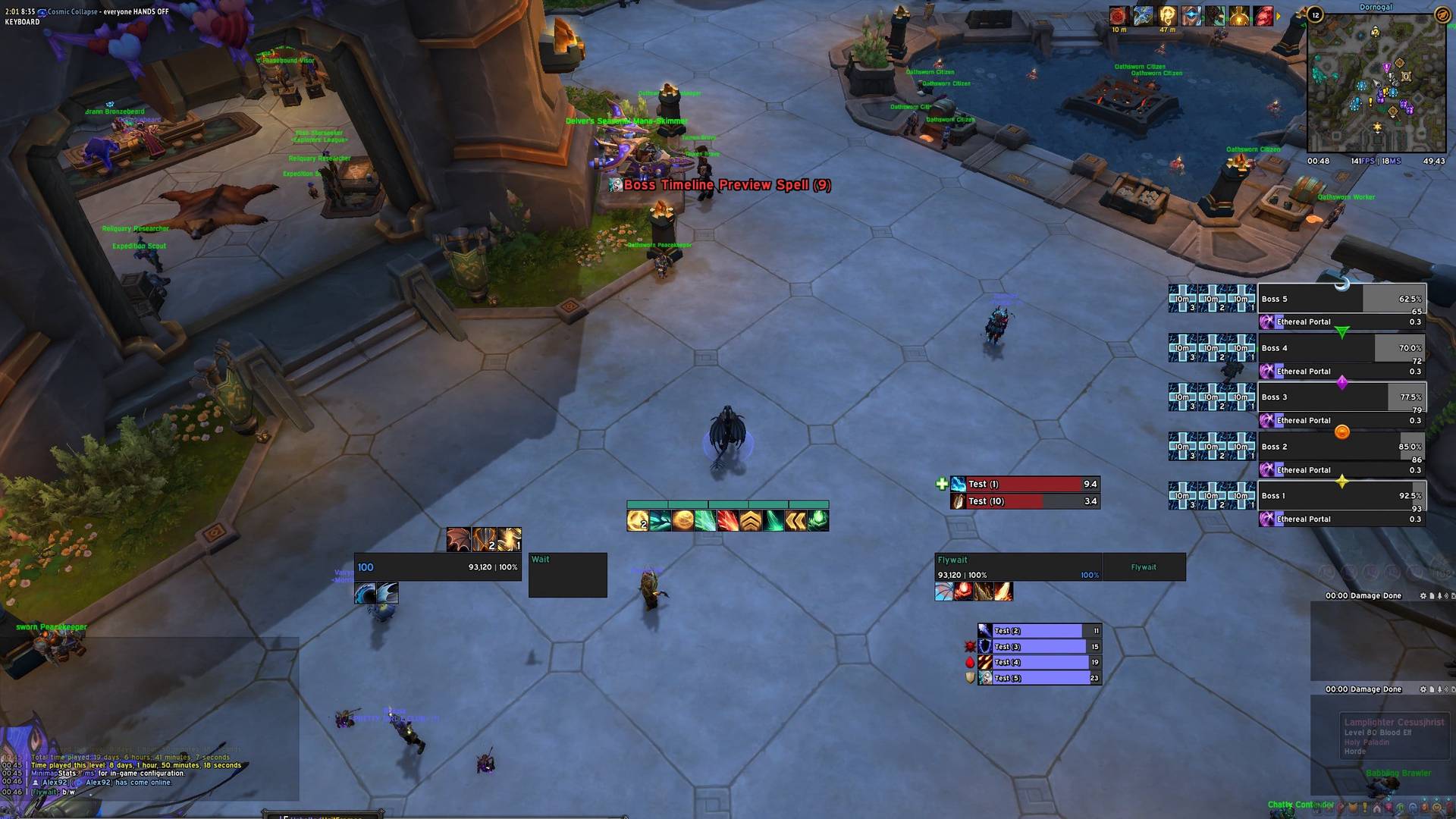1456x819 pixels.
Task: Open the tracking compass icon on the minimap
Action: 1443,15
